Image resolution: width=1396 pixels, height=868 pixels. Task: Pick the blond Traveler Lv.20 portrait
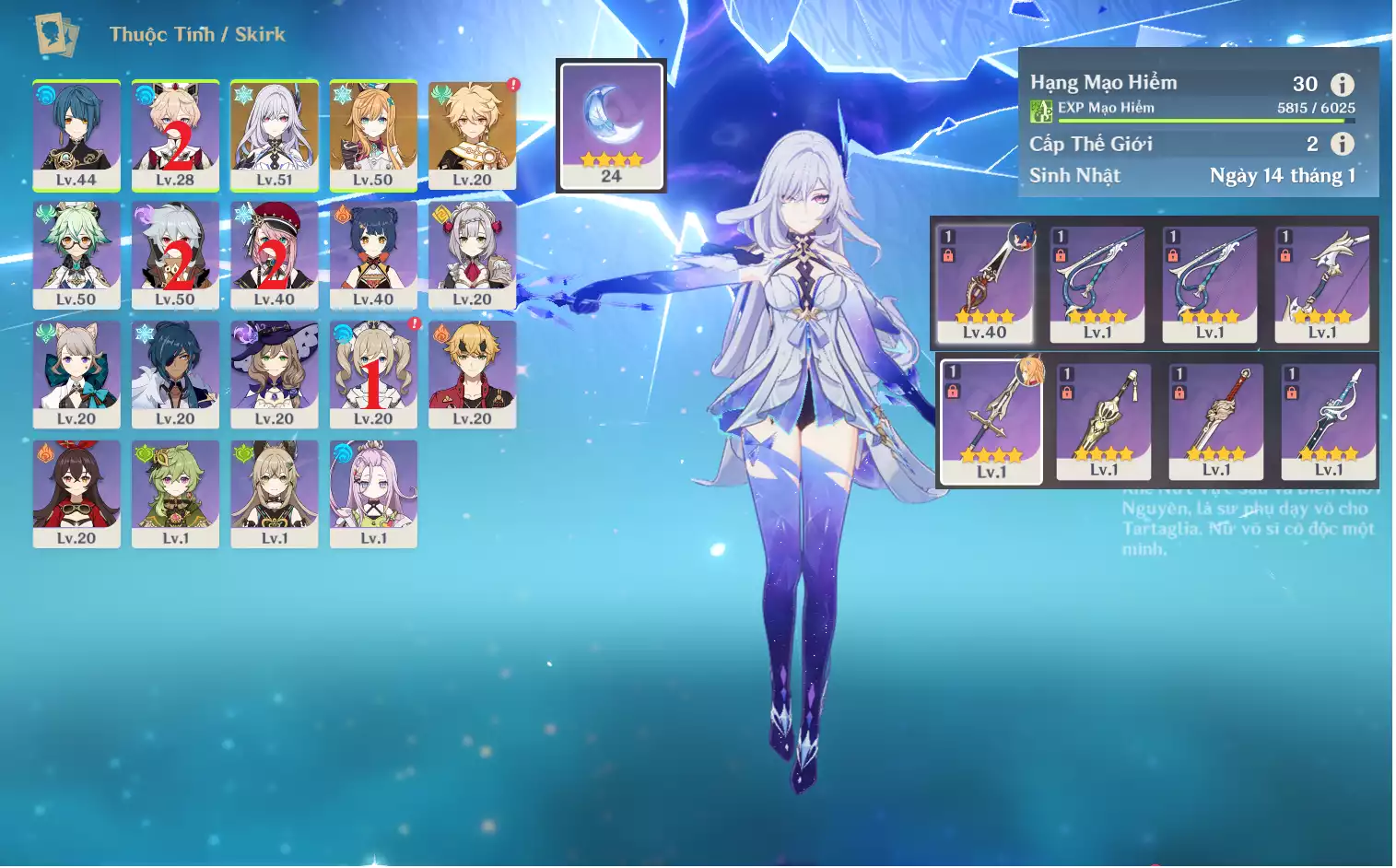[472, 135]
